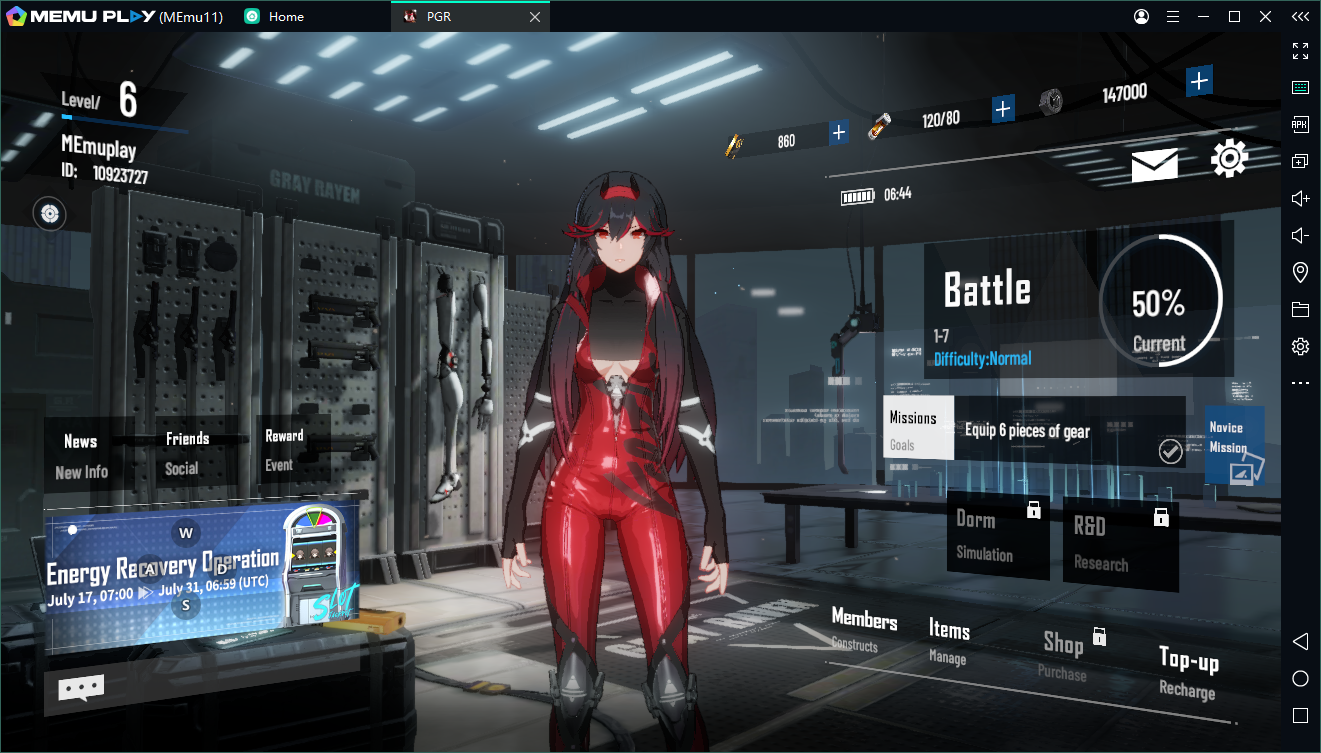Click the round target icon below player ID
The image size is (1321, 753).
click(50, 213)
